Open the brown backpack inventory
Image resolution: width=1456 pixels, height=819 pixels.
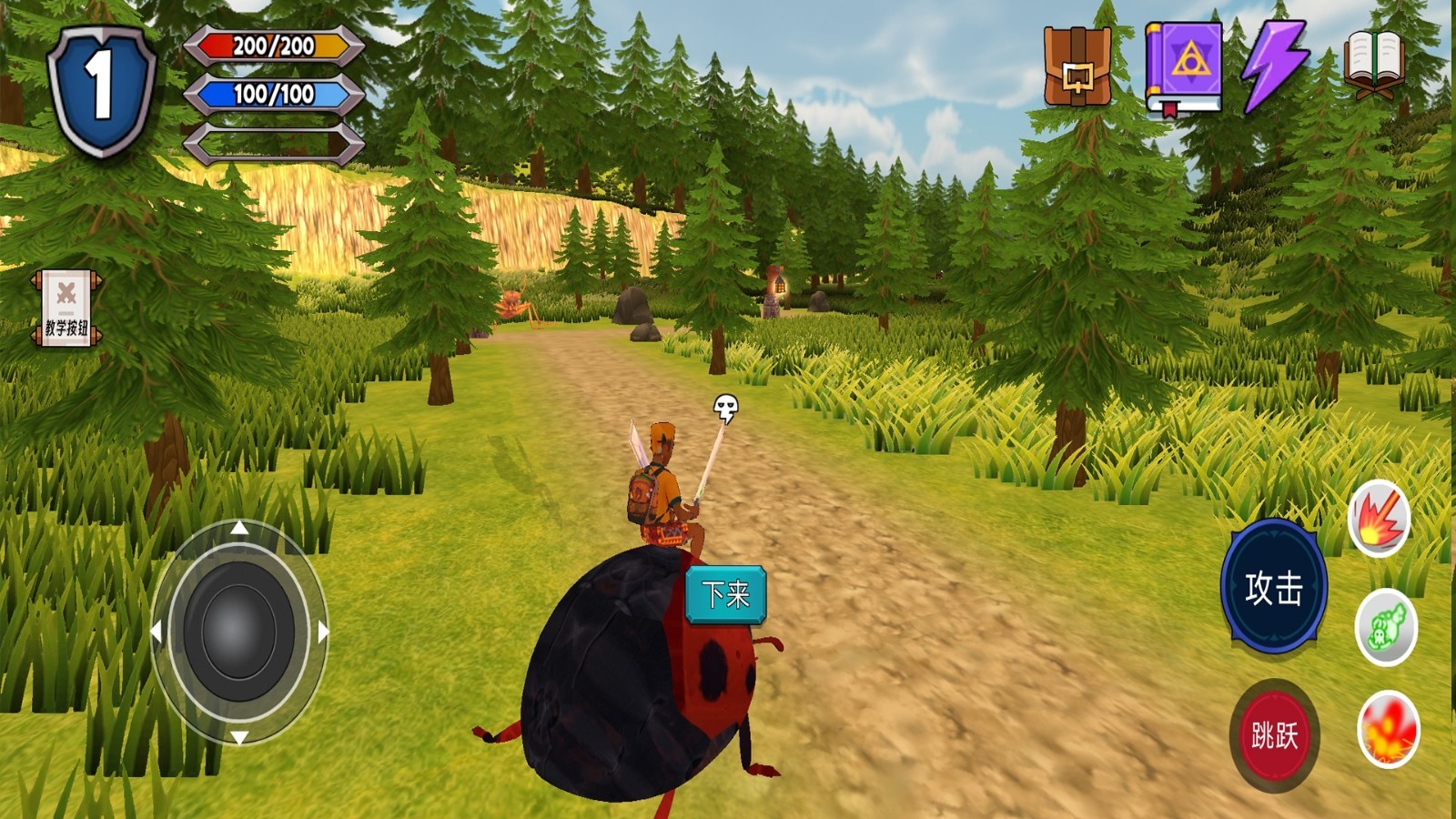[1077, 67]
